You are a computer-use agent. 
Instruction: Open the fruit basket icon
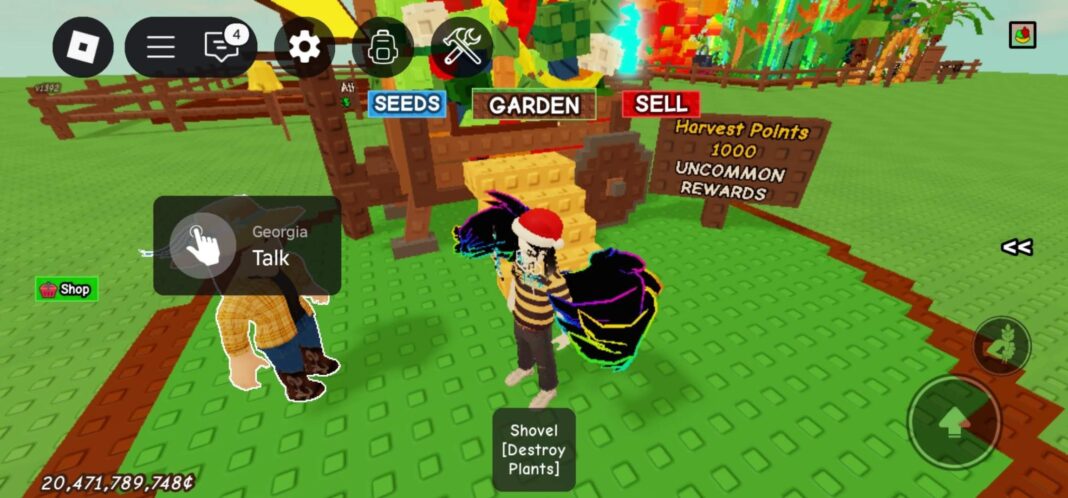1022,35
